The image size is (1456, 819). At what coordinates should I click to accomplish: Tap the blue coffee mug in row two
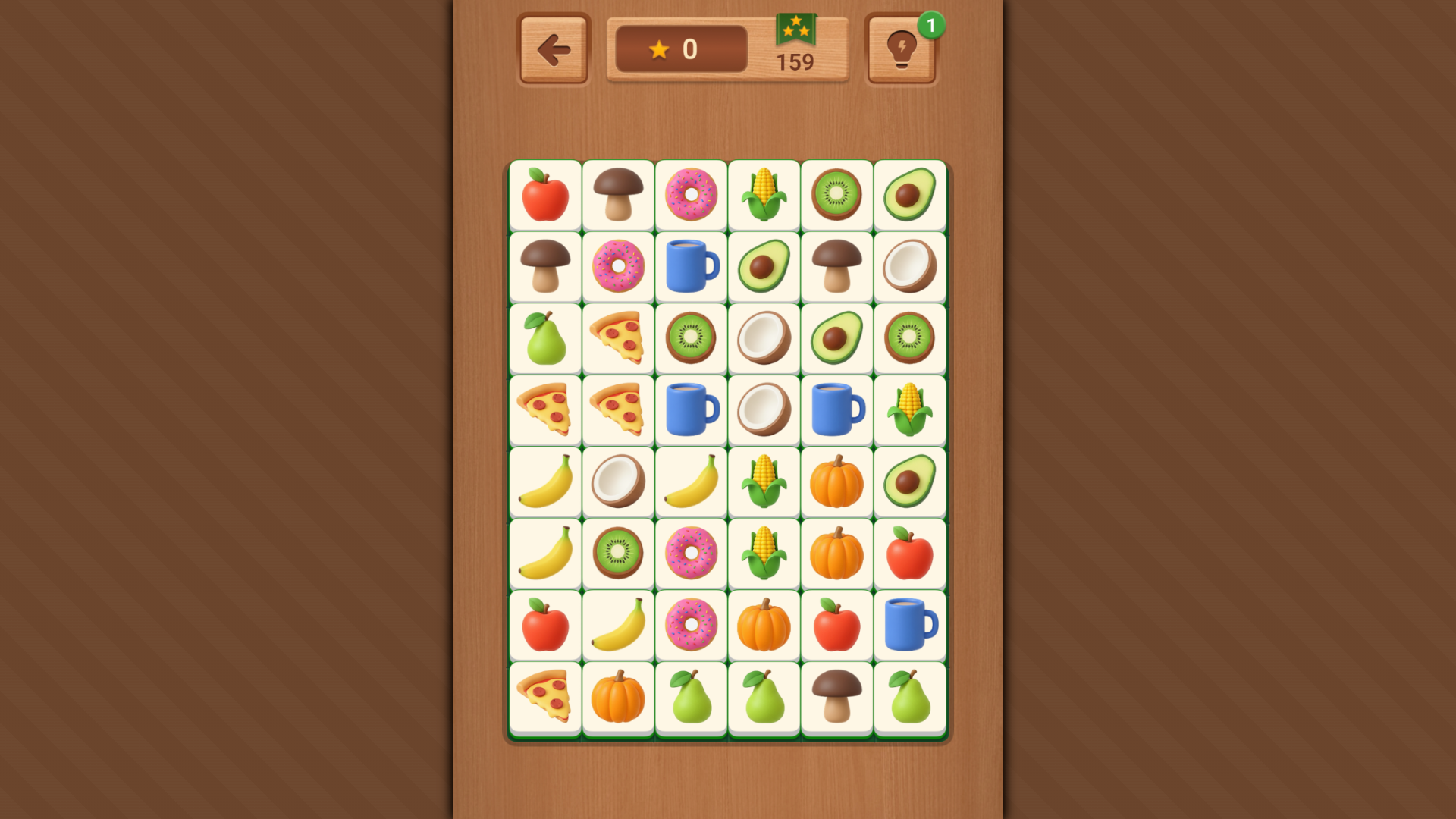click(x=691, y=267)
